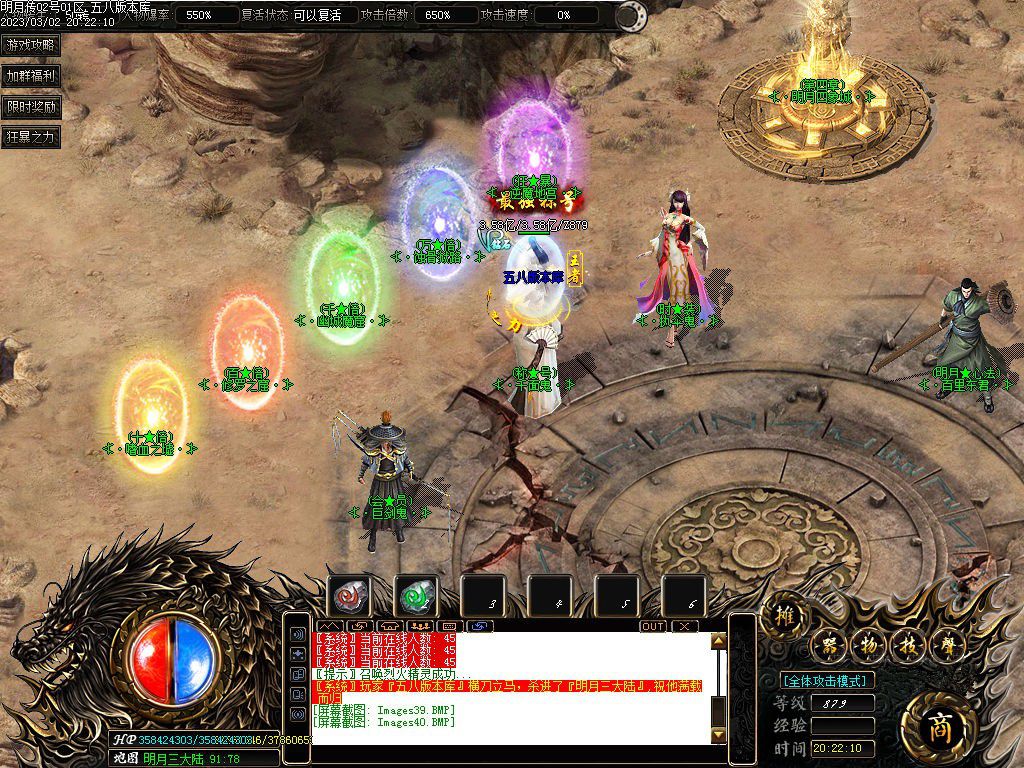
Task: Use the green swirl stone in hotbar
Action: coord(416,597)
